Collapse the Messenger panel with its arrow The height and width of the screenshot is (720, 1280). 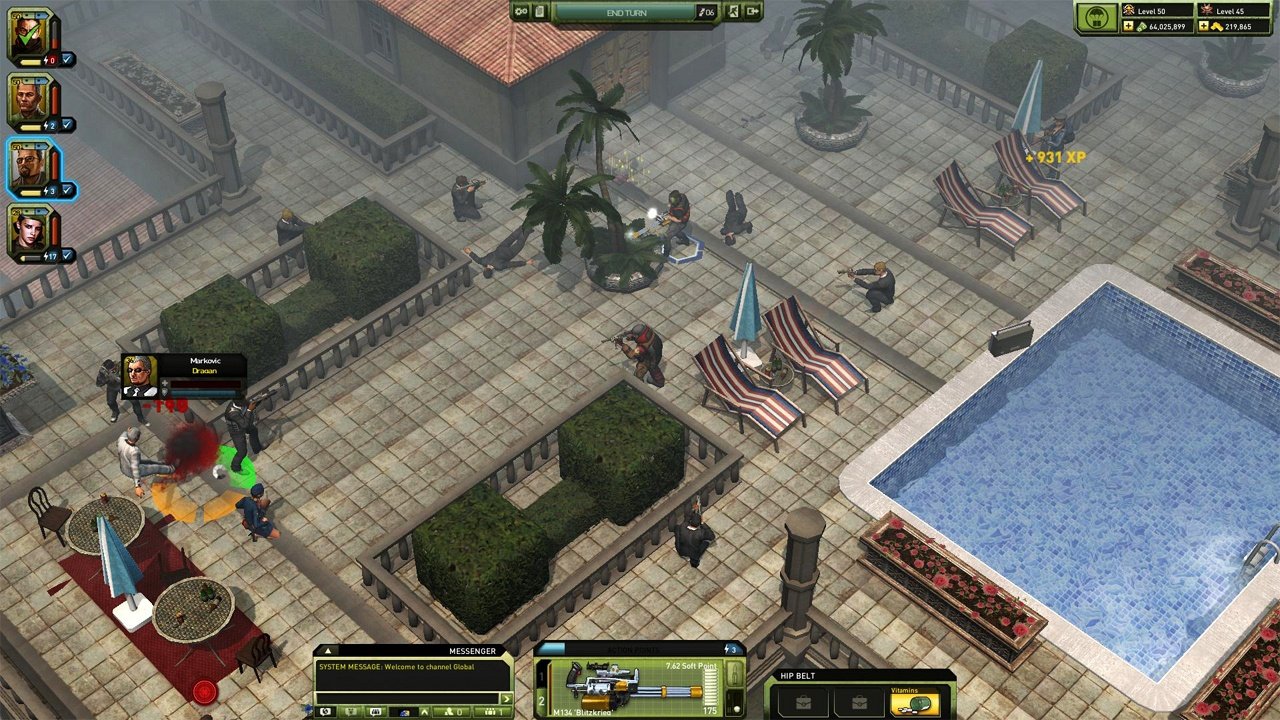(x=328, y=651)
